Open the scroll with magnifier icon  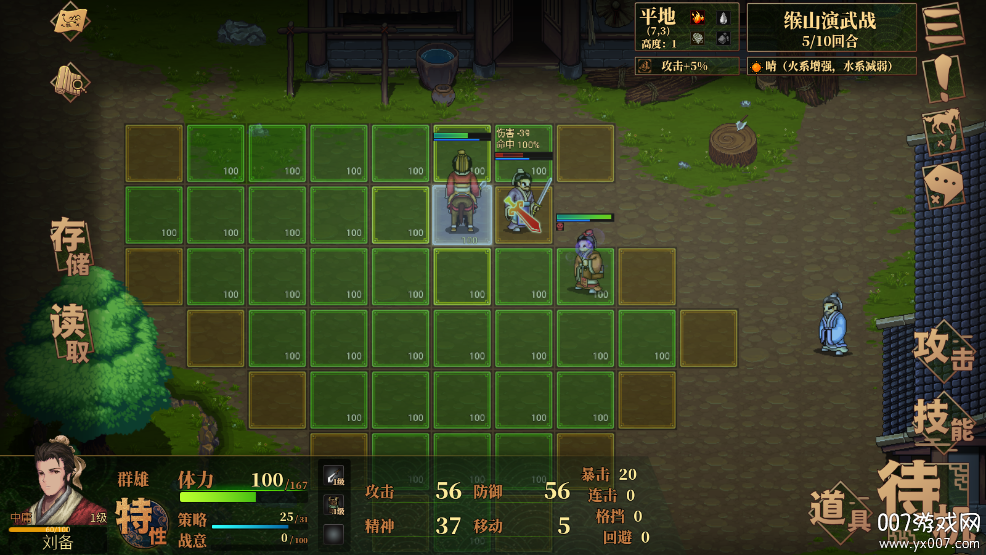pyautogui.click(x=71, y=81)
